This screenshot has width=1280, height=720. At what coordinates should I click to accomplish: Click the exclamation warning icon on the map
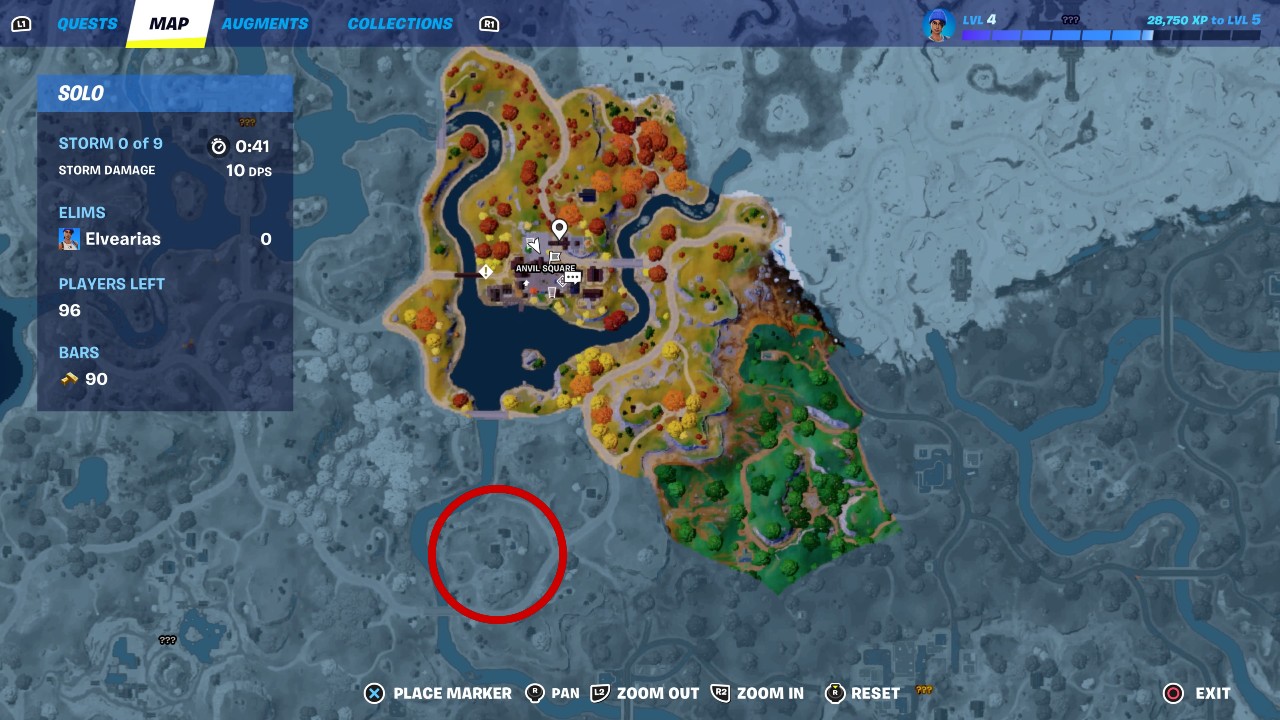tap(486, 270)
